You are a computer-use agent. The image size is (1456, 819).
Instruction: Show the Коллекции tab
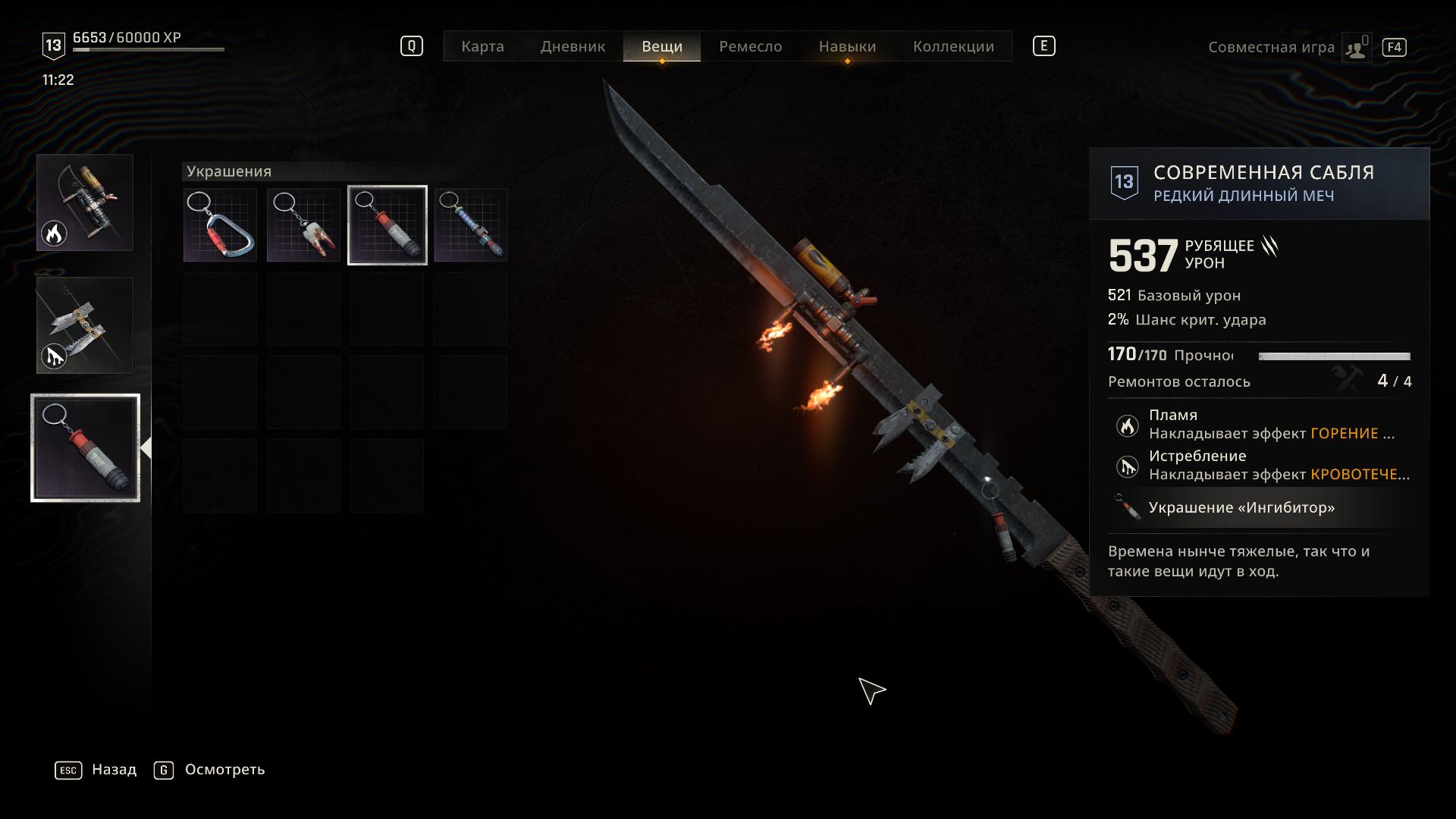pyautogui.click(x=953, y=46)
